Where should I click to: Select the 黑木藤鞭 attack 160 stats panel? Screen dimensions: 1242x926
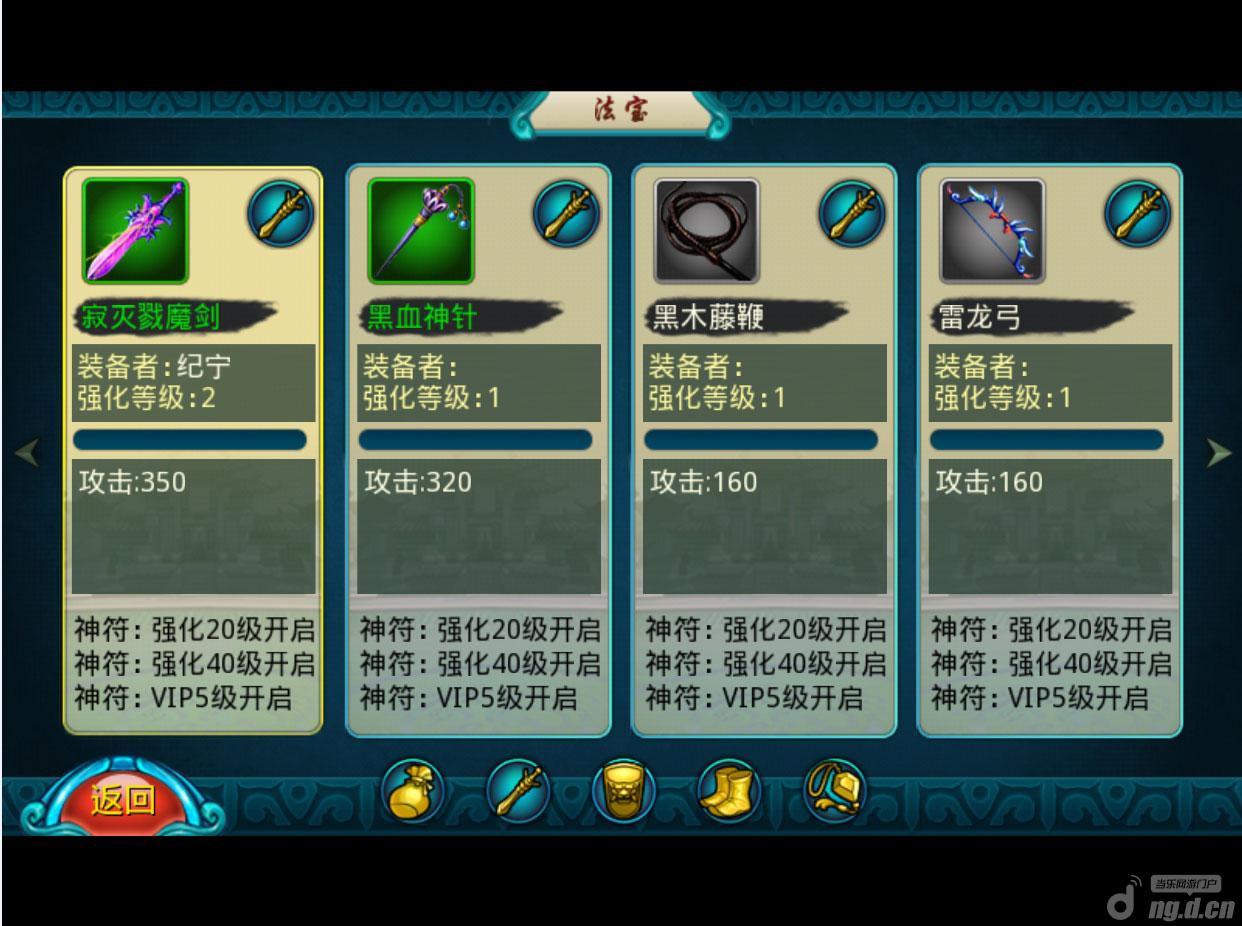coord(765,527)
